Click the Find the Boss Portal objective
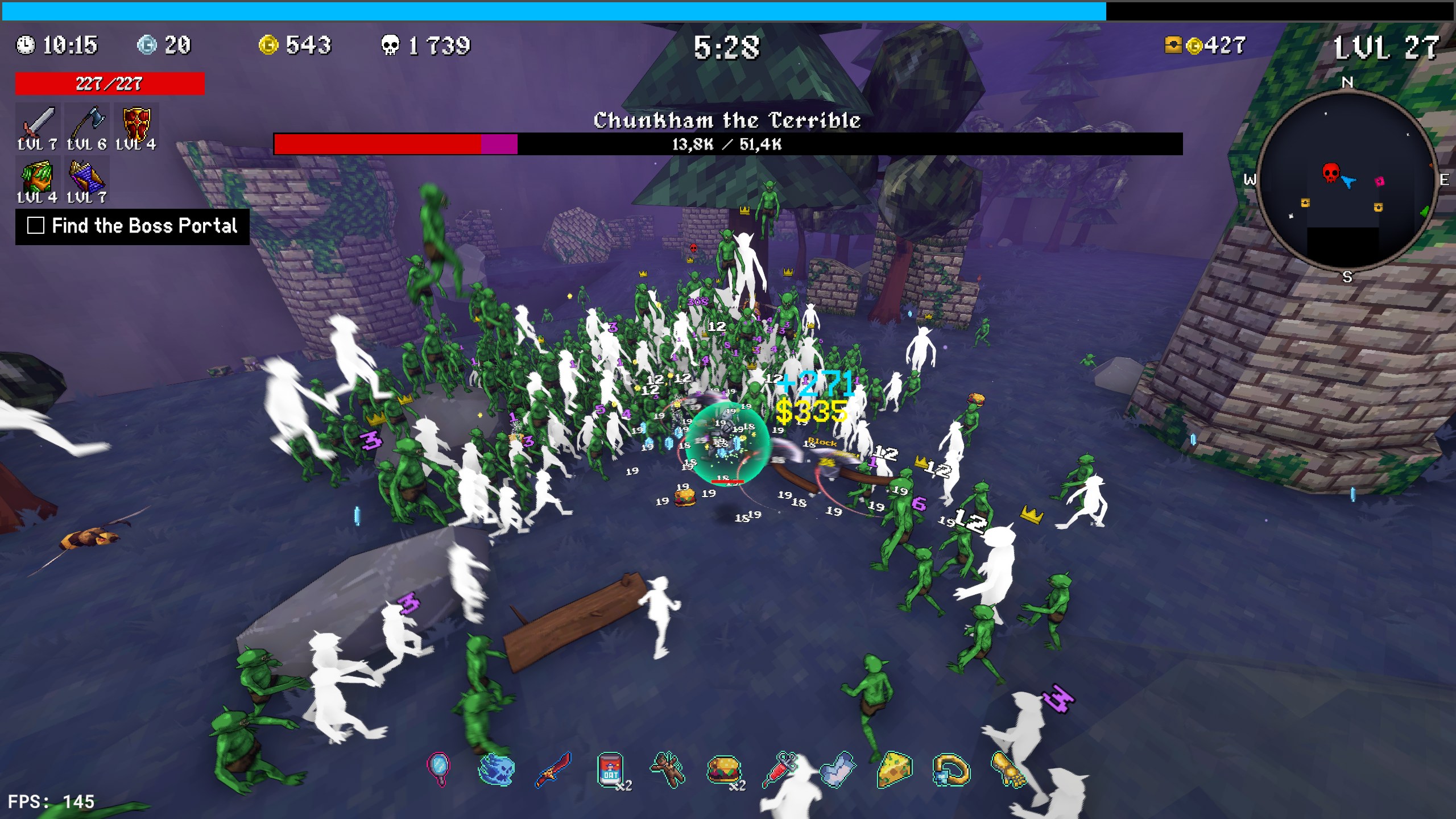This screenshot has height=819, width=1456. tap(133, 226)
